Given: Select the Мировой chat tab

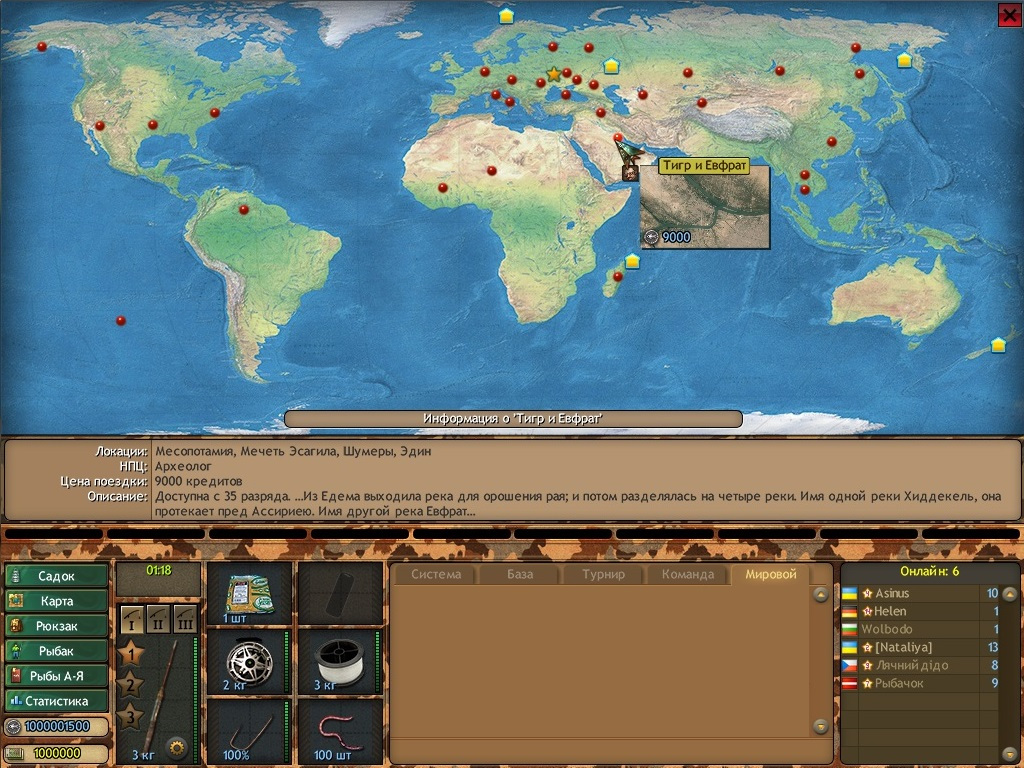Looking at the screenshot, I should (771, 575).
